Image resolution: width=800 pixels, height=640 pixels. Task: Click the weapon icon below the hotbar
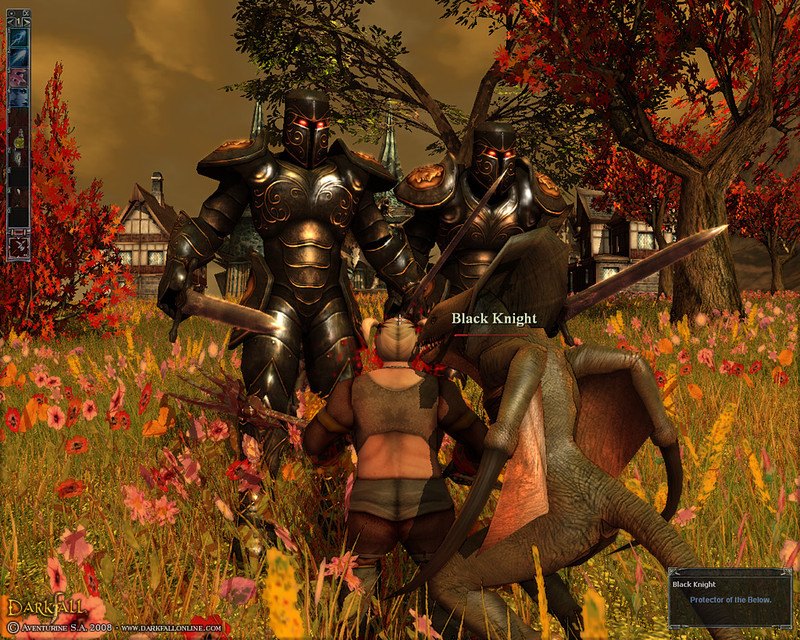click(18, 247)
